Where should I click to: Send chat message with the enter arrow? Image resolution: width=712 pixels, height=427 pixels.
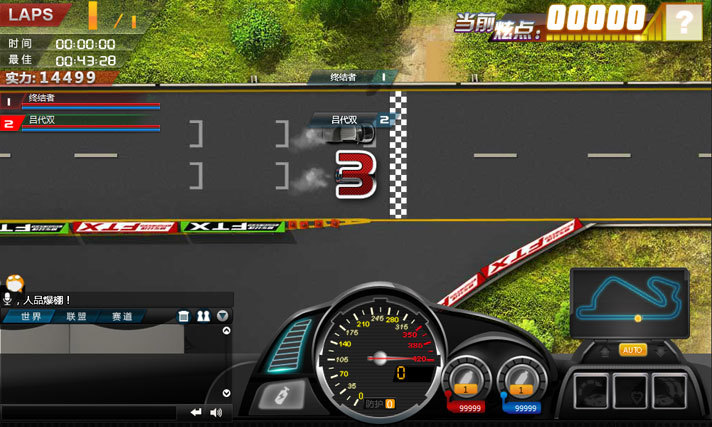point(196,412)
